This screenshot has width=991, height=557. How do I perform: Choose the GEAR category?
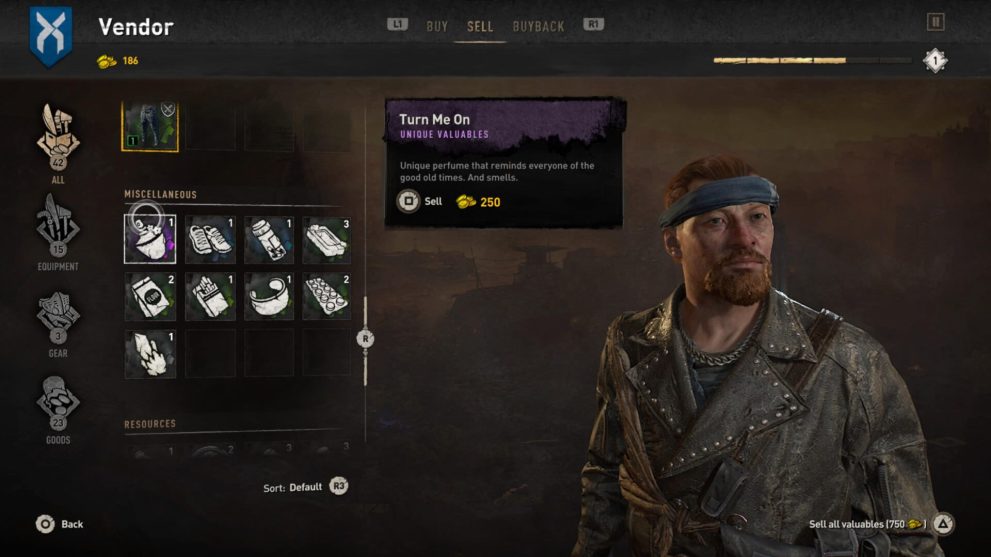(58, 317)
